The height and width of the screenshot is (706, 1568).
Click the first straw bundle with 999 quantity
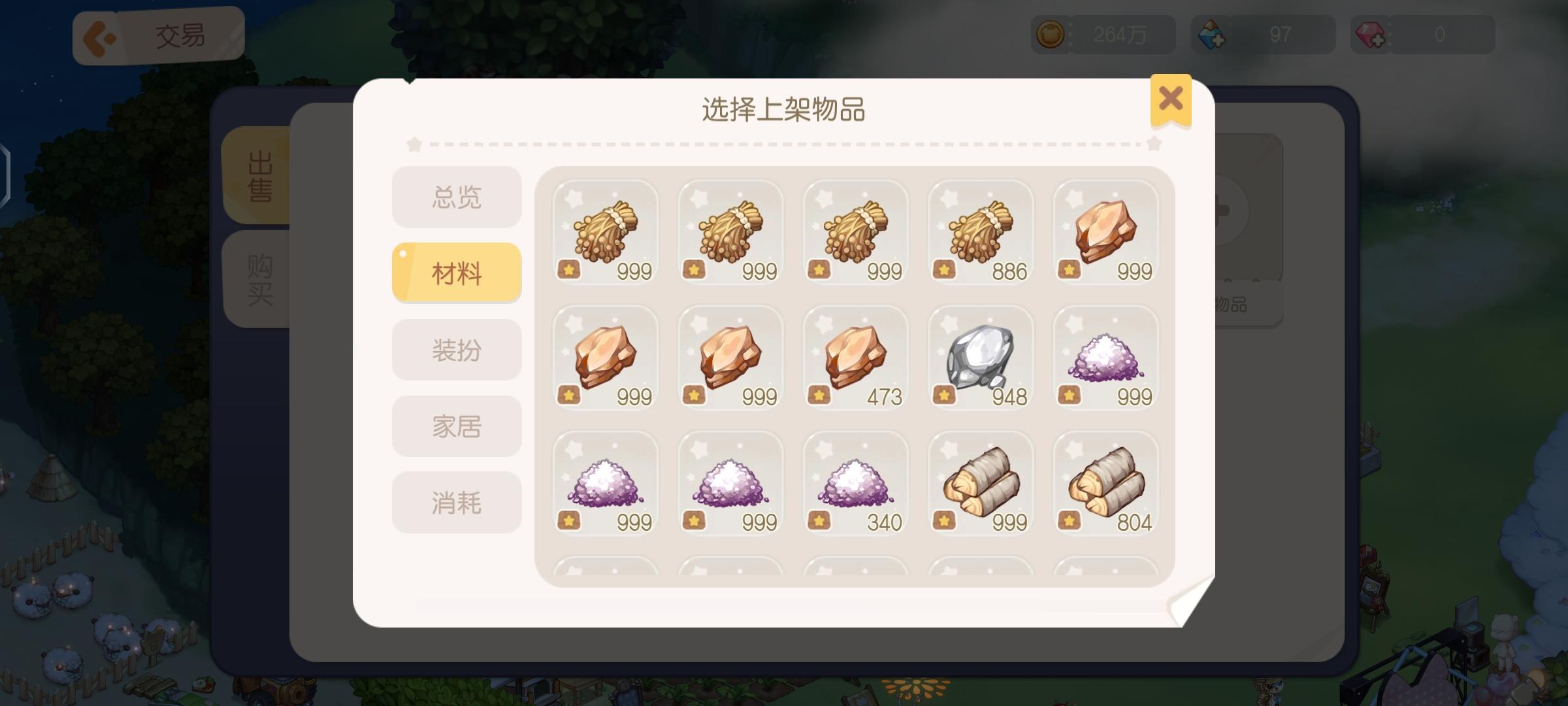(x=605, y=232)
